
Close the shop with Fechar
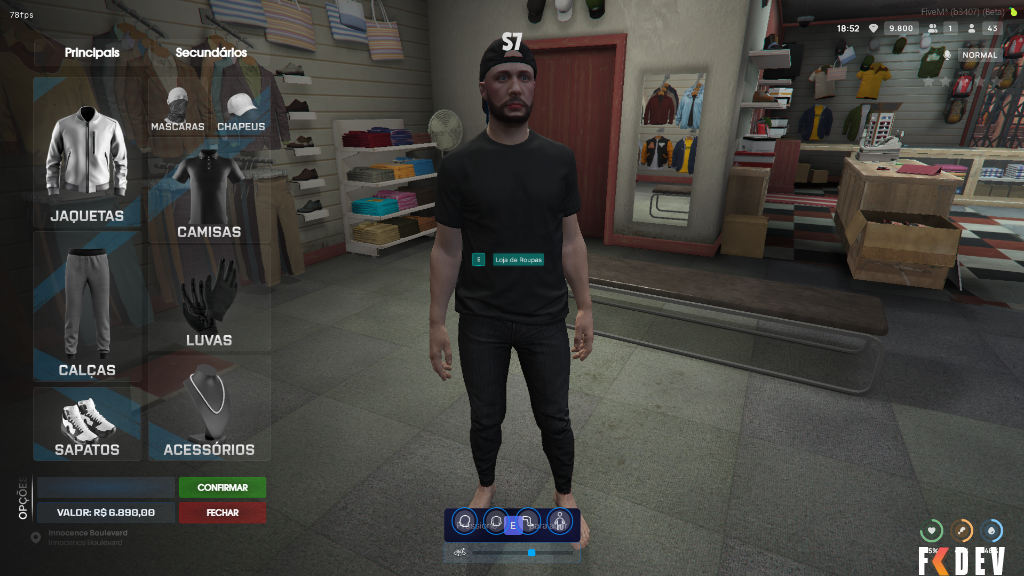click(x=222, y=512)
